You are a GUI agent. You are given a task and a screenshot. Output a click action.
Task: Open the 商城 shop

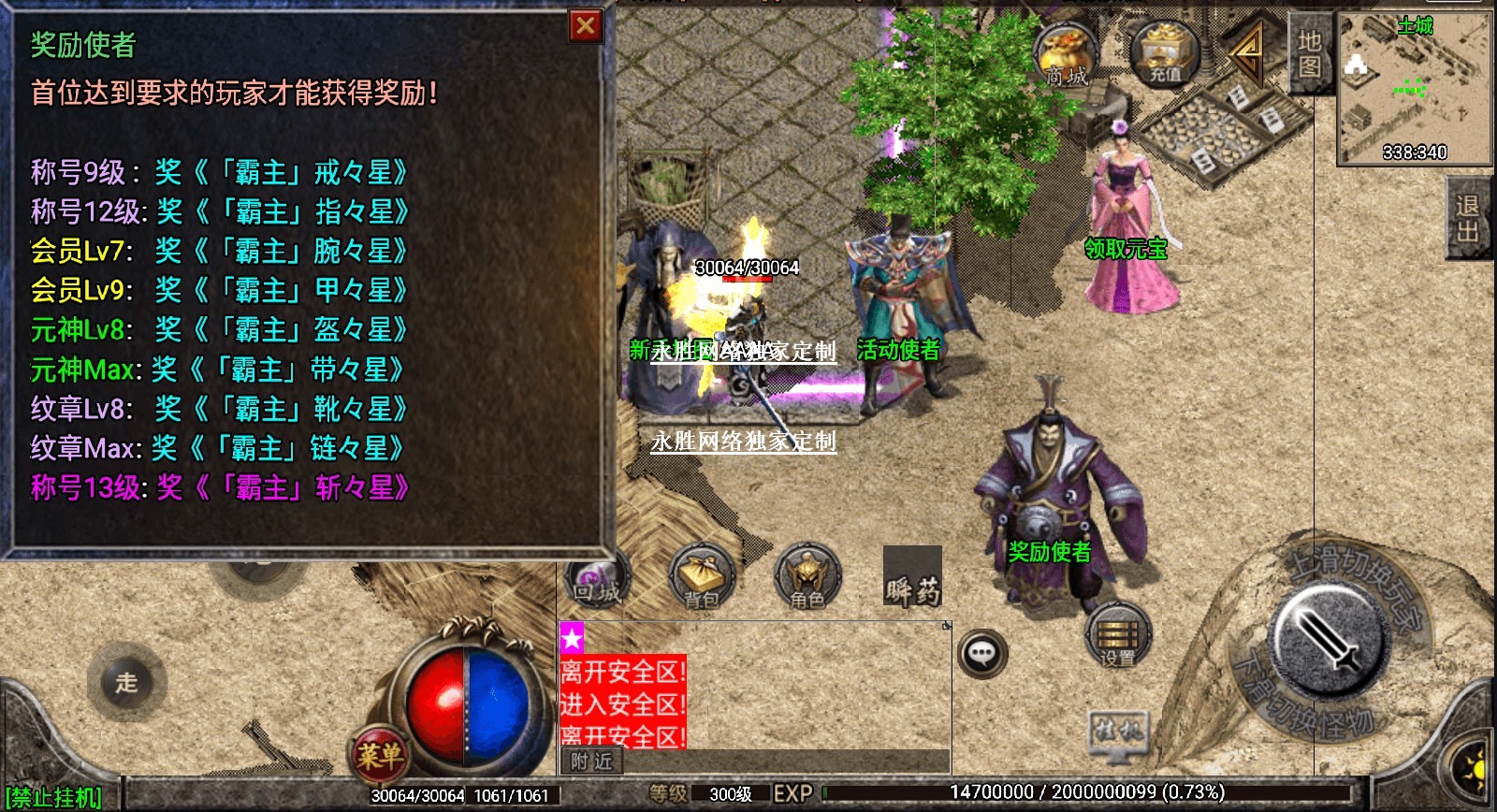click(x=1066, y=56)
